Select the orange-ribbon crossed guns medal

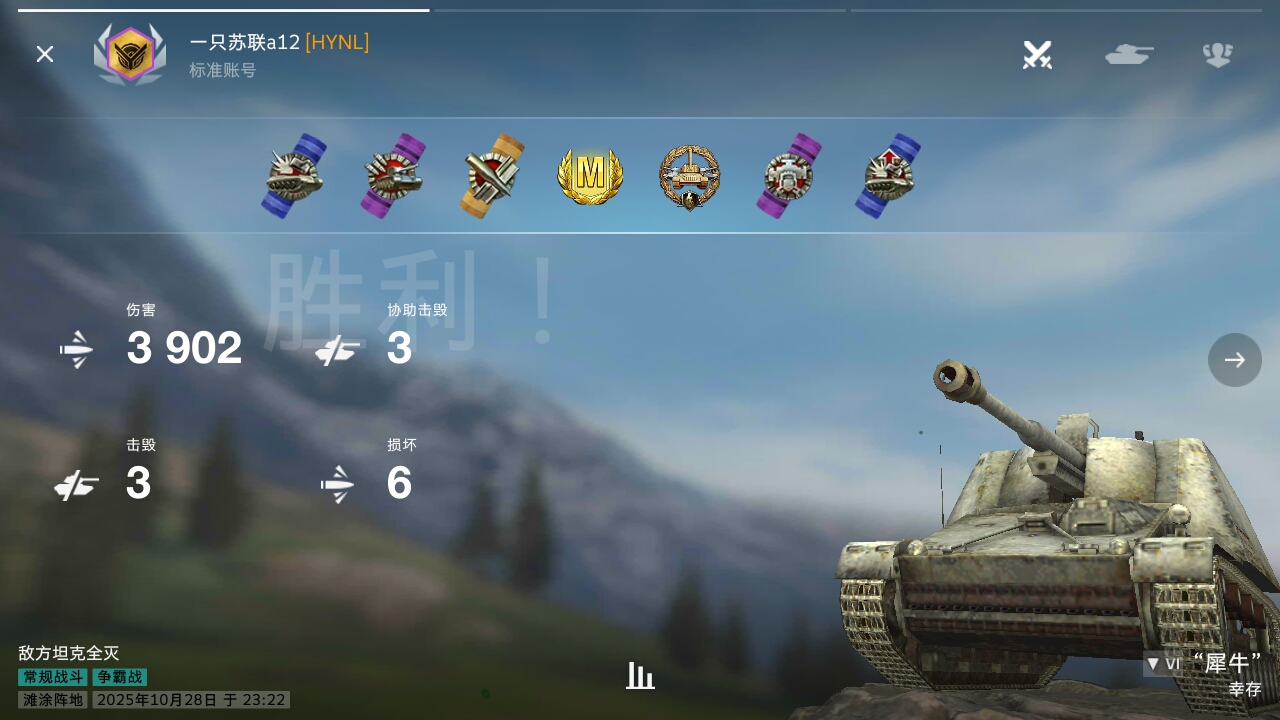(x=491, y=176)
